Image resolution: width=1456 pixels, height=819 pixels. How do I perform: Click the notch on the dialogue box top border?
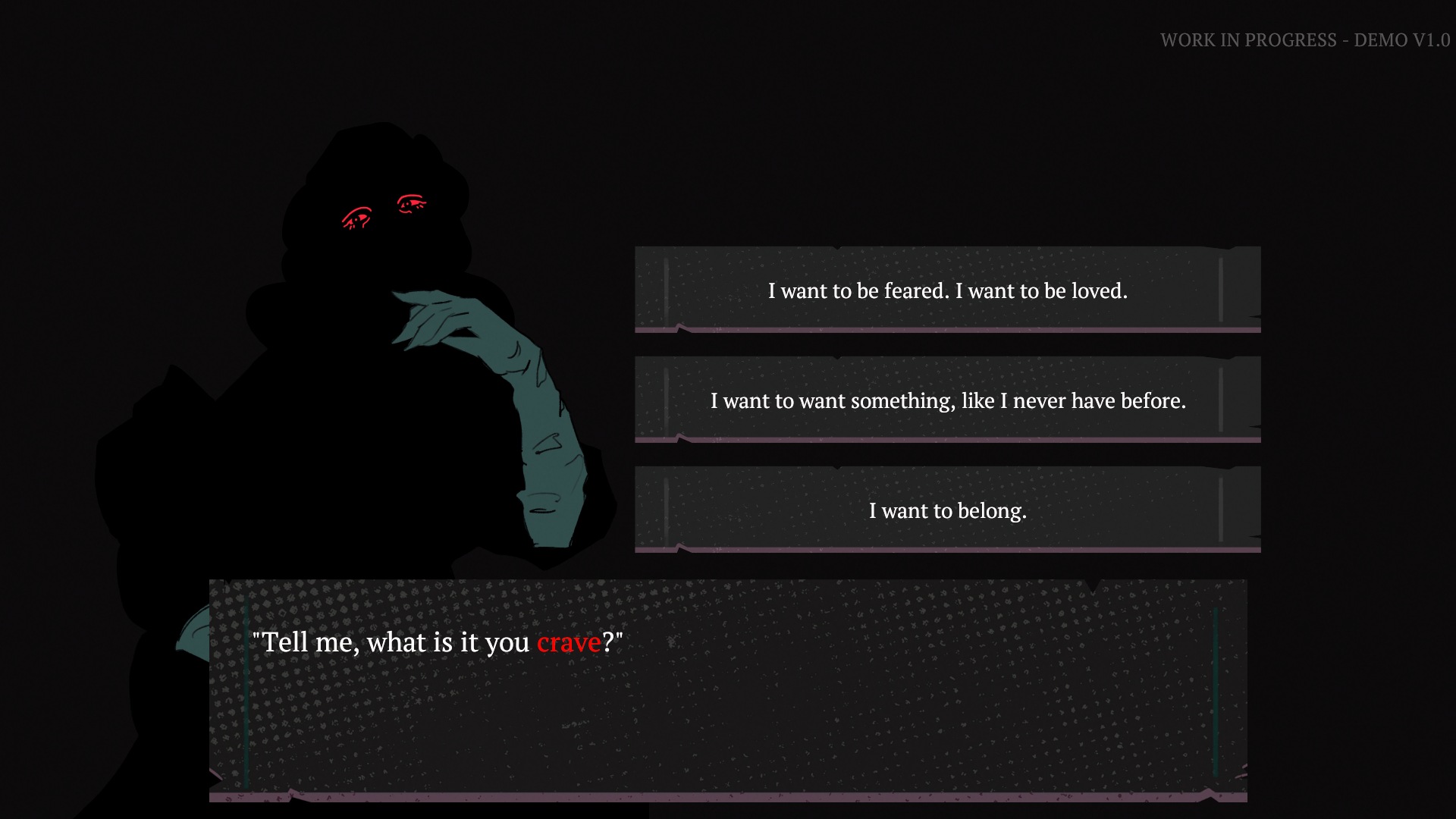click(x=1093, y=583)
